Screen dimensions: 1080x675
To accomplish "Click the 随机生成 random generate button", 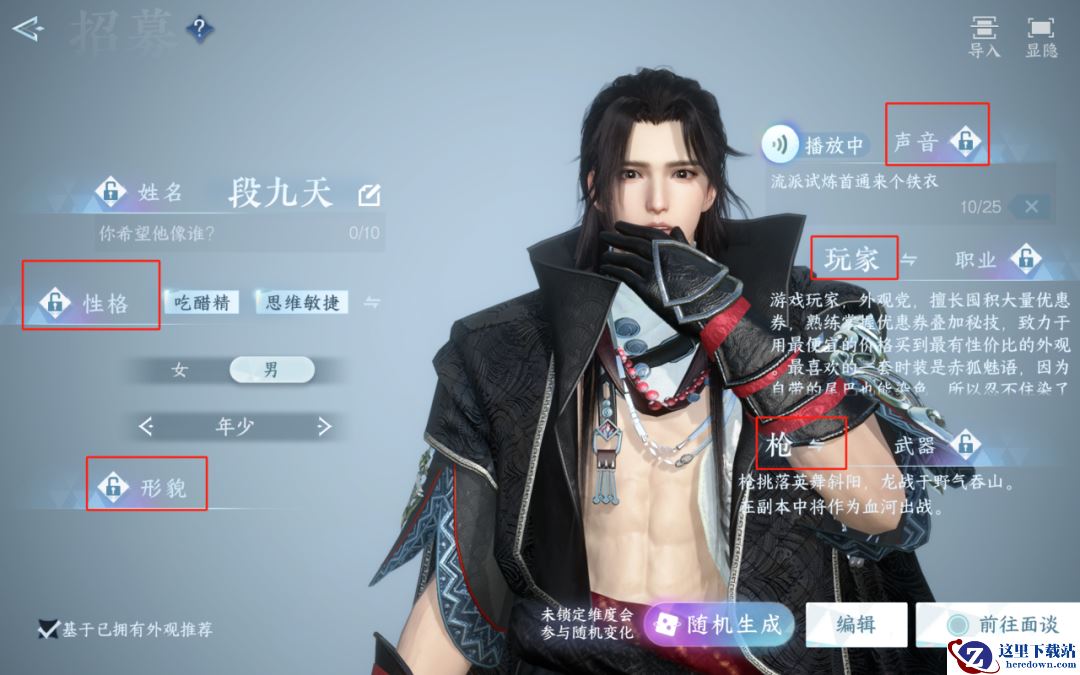I will [719, 626].
